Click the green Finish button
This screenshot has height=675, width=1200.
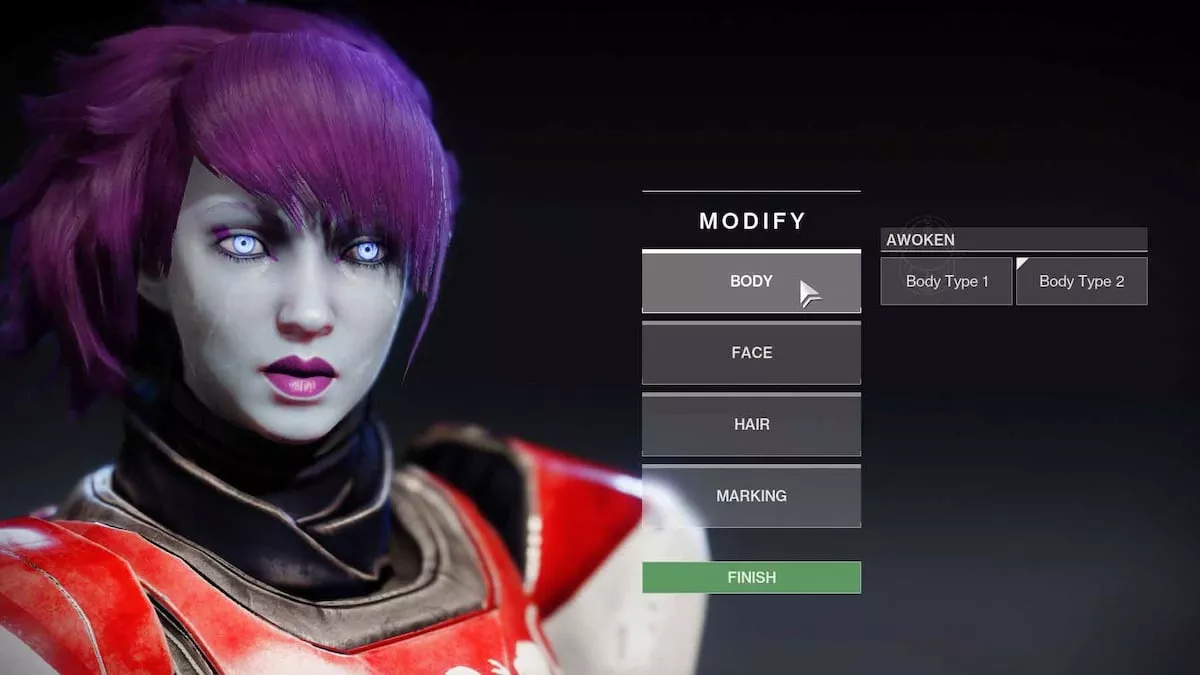751,578
